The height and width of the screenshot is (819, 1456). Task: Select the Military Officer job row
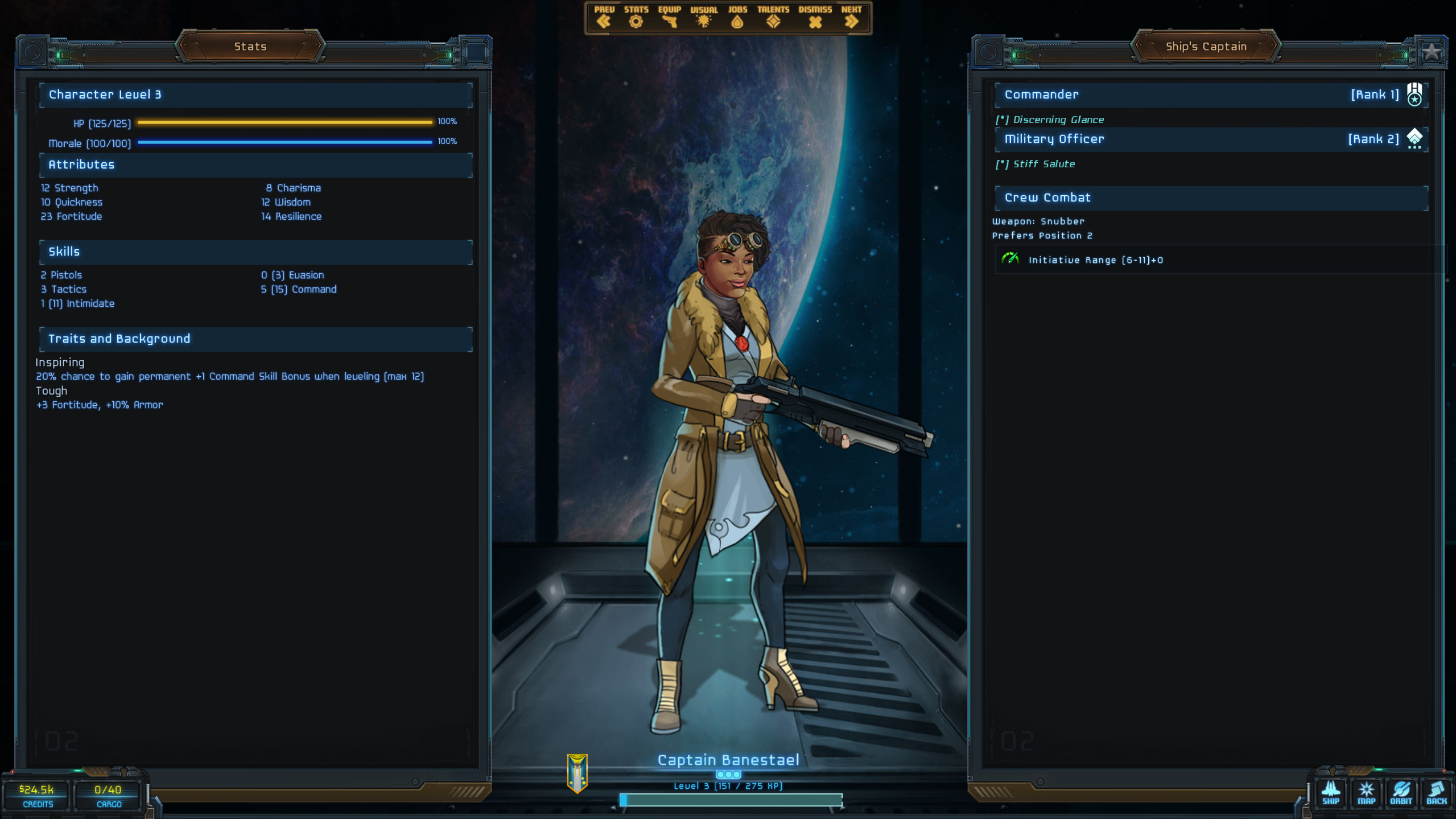(1211, 139)
